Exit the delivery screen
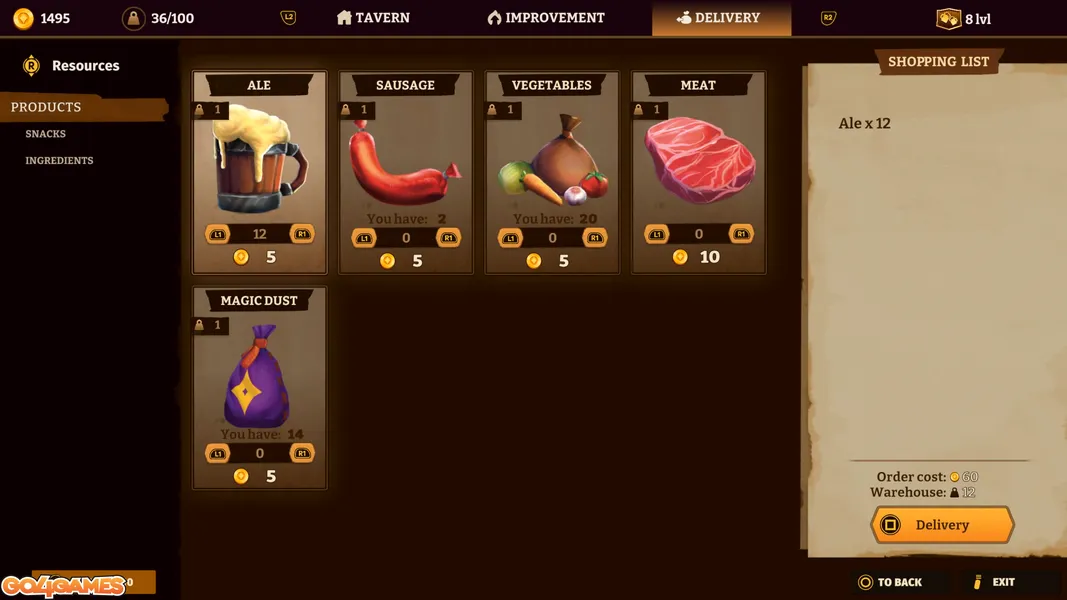 (994, 582)
